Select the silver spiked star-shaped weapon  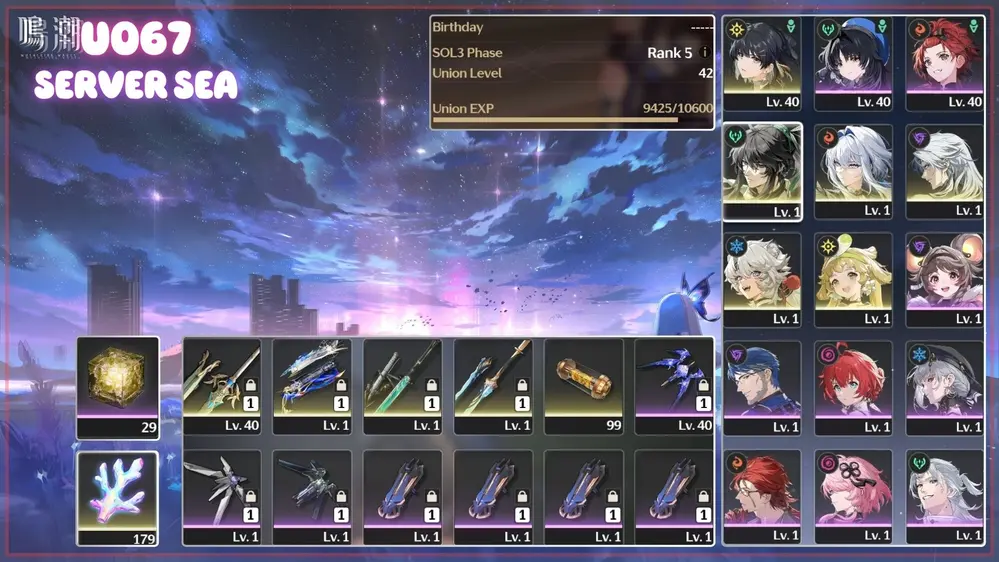[x=222, y=489]
